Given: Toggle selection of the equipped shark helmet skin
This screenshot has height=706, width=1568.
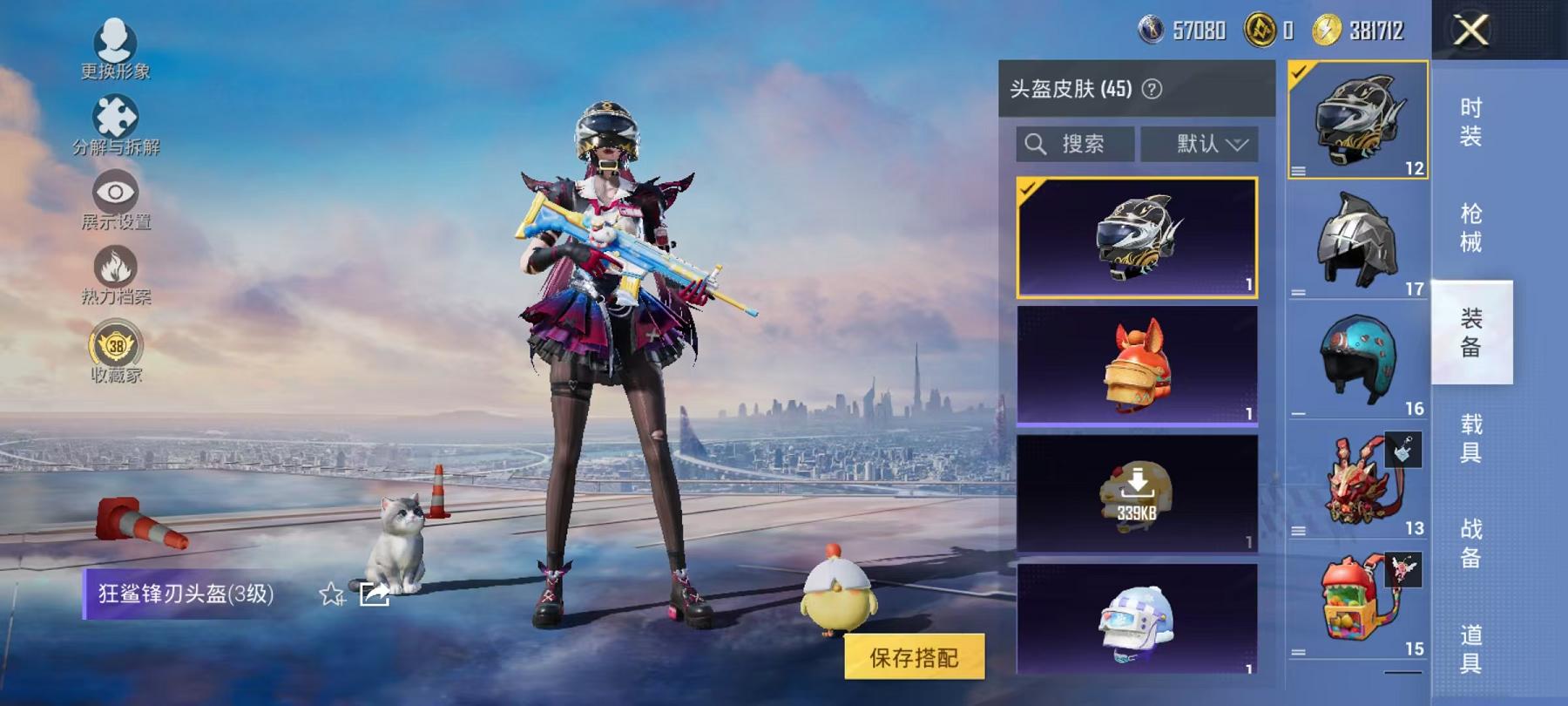Looking at the screenshot, I should pyautogui.click(x=1139, y=239).
